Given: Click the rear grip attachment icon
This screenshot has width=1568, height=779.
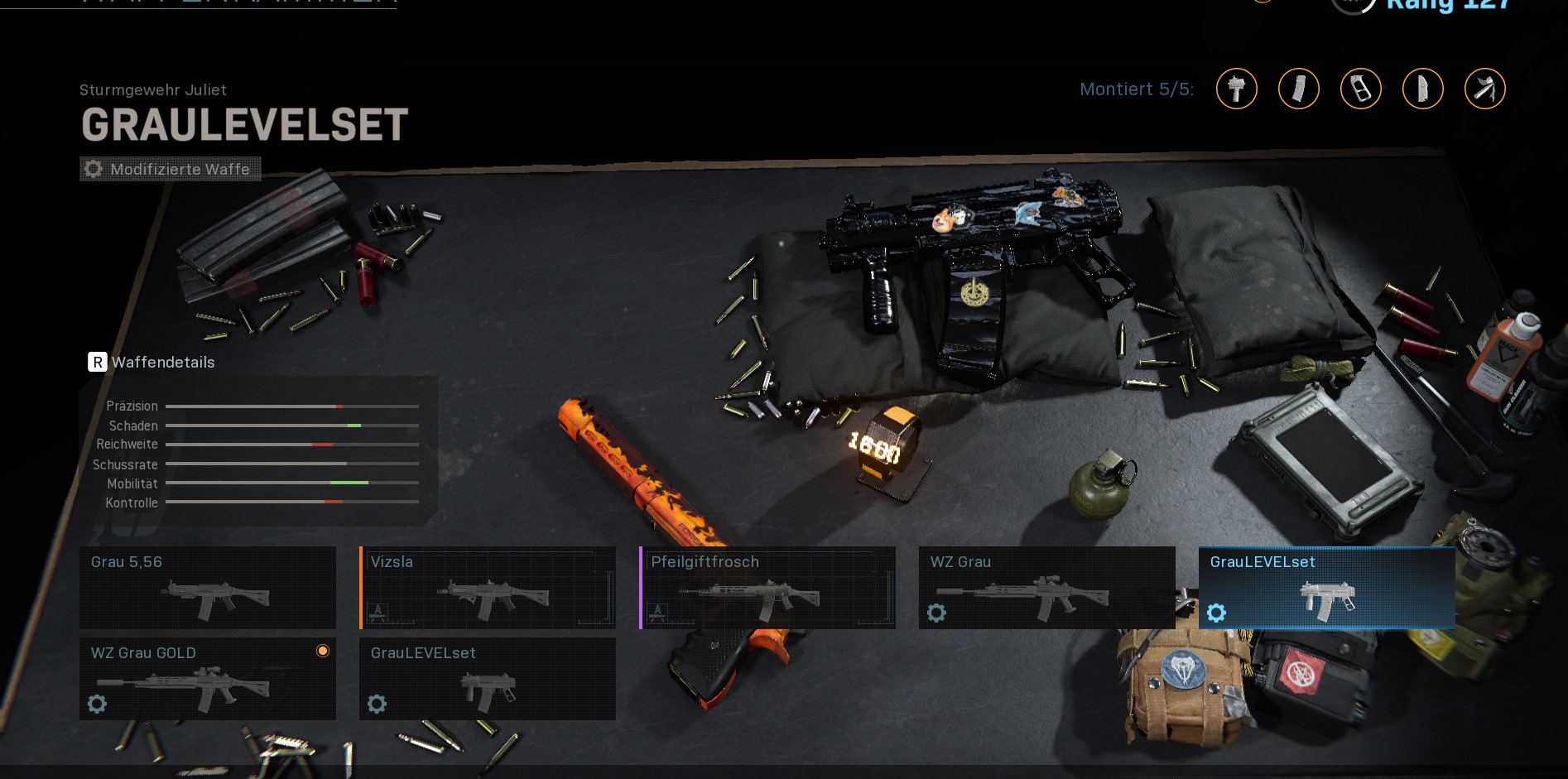Looking at the screenshot, I should (1423, 89).
